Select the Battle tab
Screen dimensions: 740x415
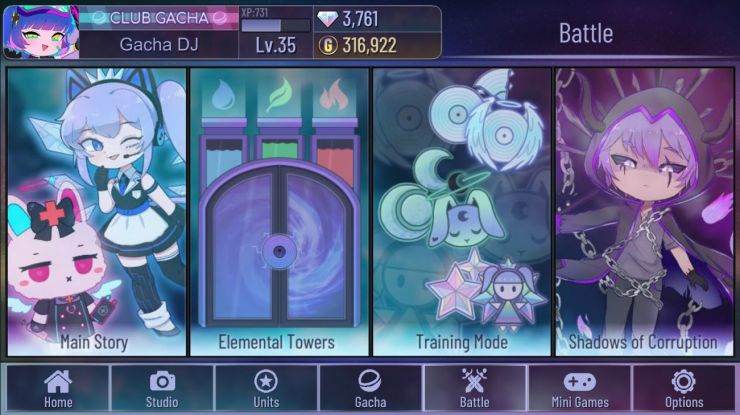(474, 388)
